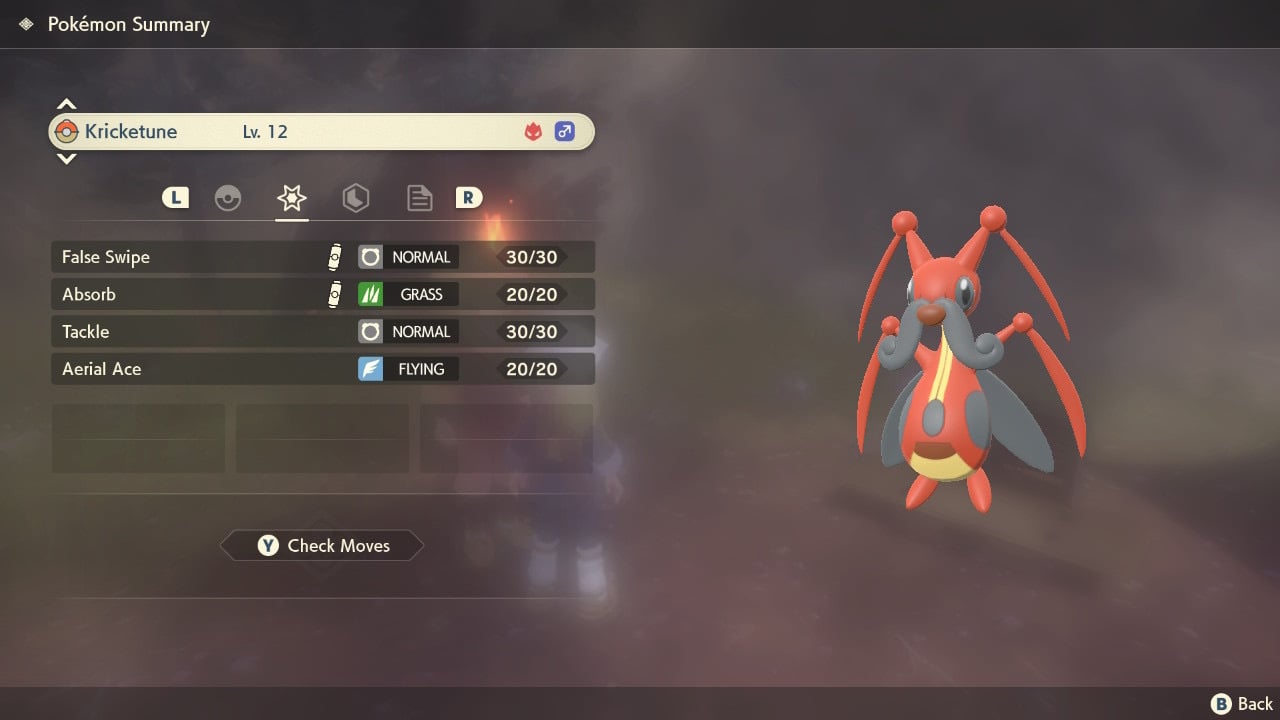Image resolution: width=1280 pixels, height=720 pixels.
Task: Select the star-shaped moves tab
Action: pos(291,198)
